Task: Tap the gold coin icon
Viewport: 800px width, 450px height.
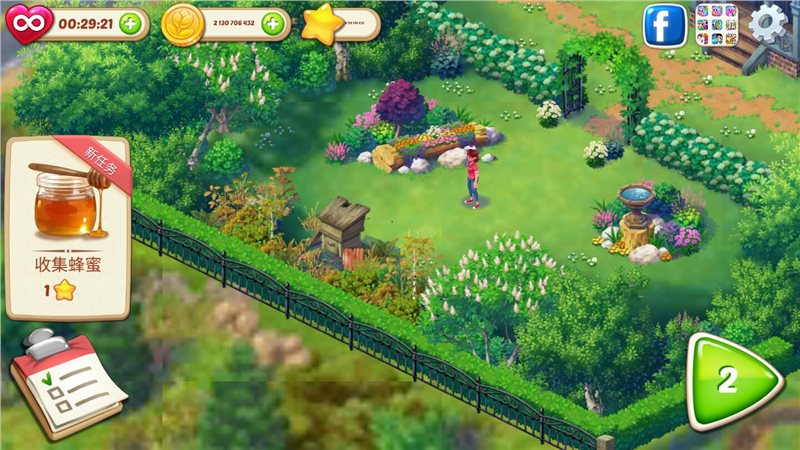Action: point(182,23)
